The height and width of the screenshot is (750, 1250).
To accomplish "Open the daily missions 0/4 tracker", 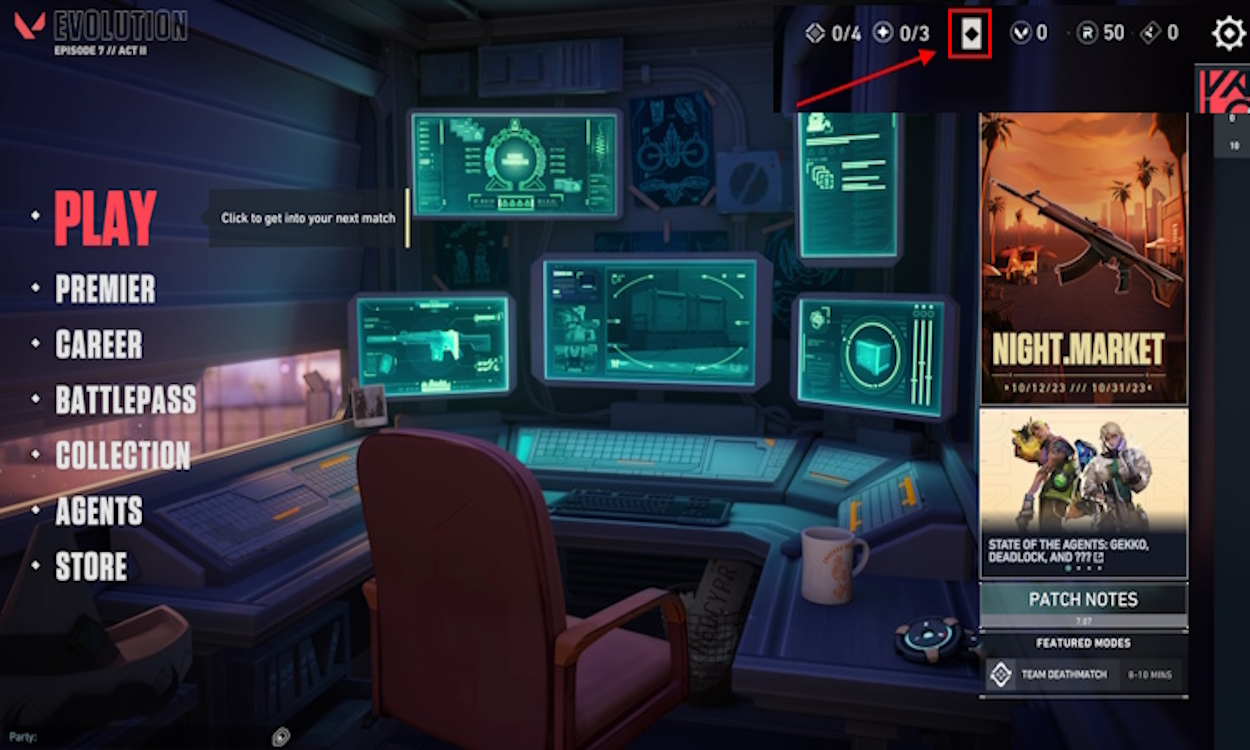I will click(833, 33).
